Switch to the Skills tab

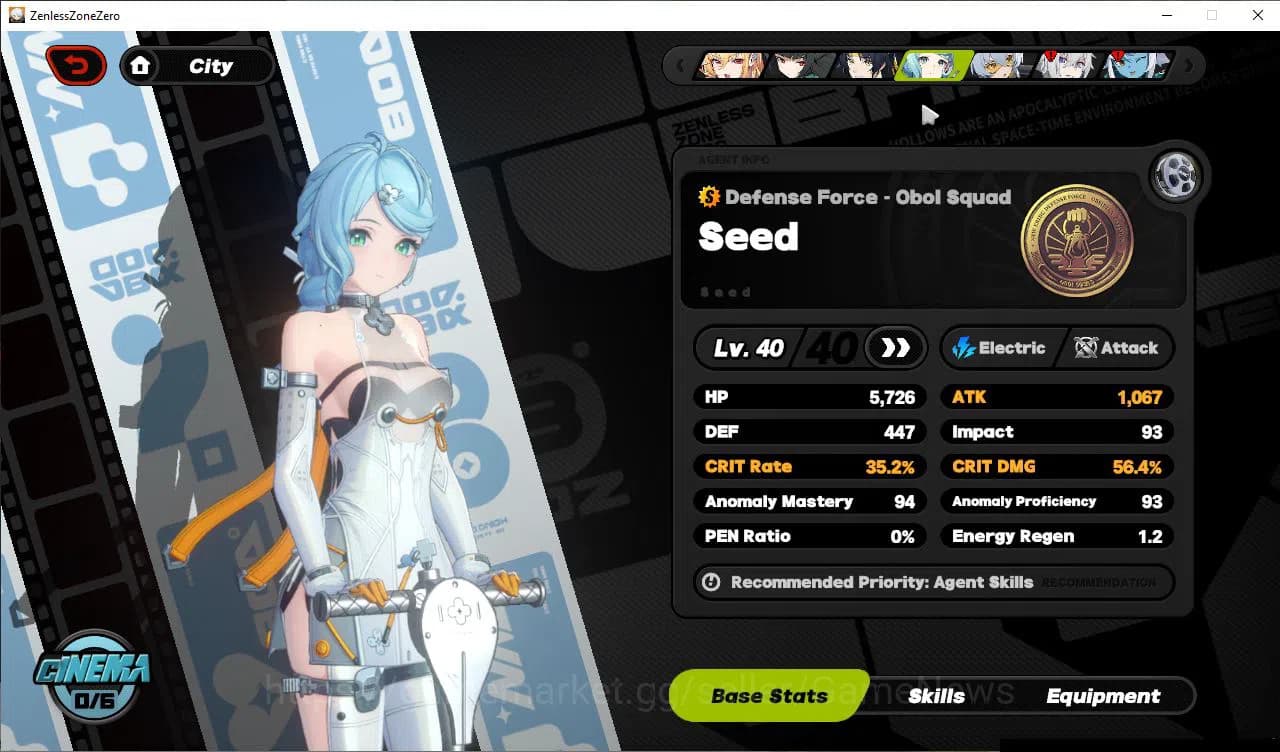(x=937, y=695)
